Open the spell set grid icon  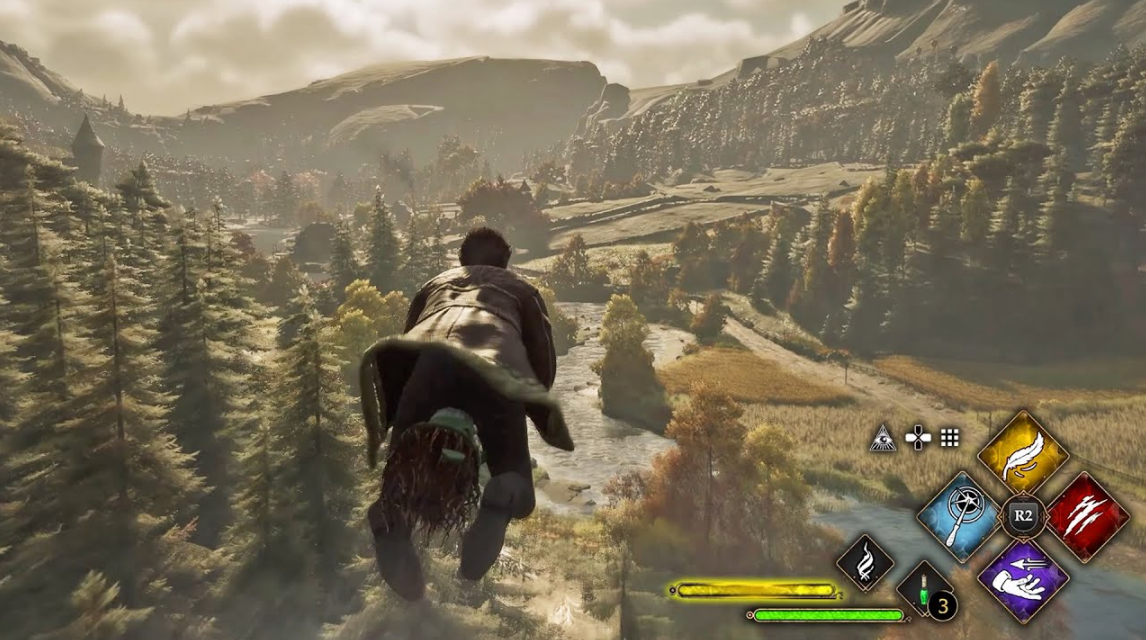(x=949, y=437)
